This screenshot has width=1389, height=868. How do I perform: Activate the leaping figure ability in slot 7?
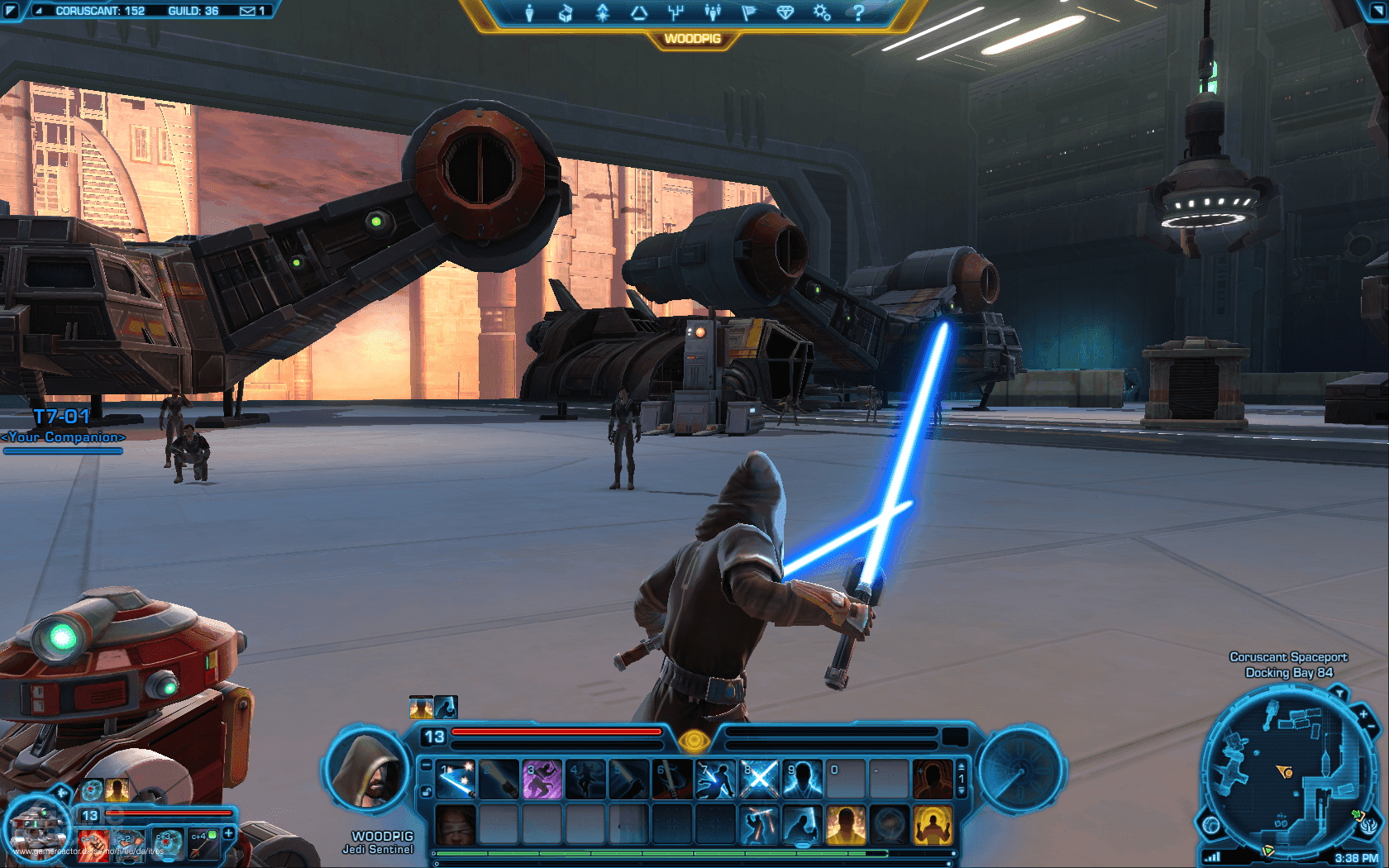coord(715,780)
